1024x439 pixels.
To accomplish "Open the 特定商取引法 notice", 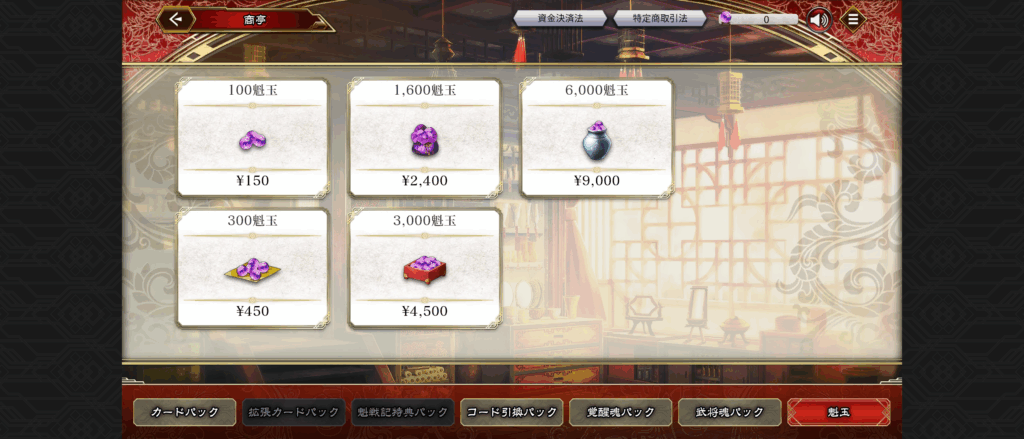I will click(x=660, y=19).
